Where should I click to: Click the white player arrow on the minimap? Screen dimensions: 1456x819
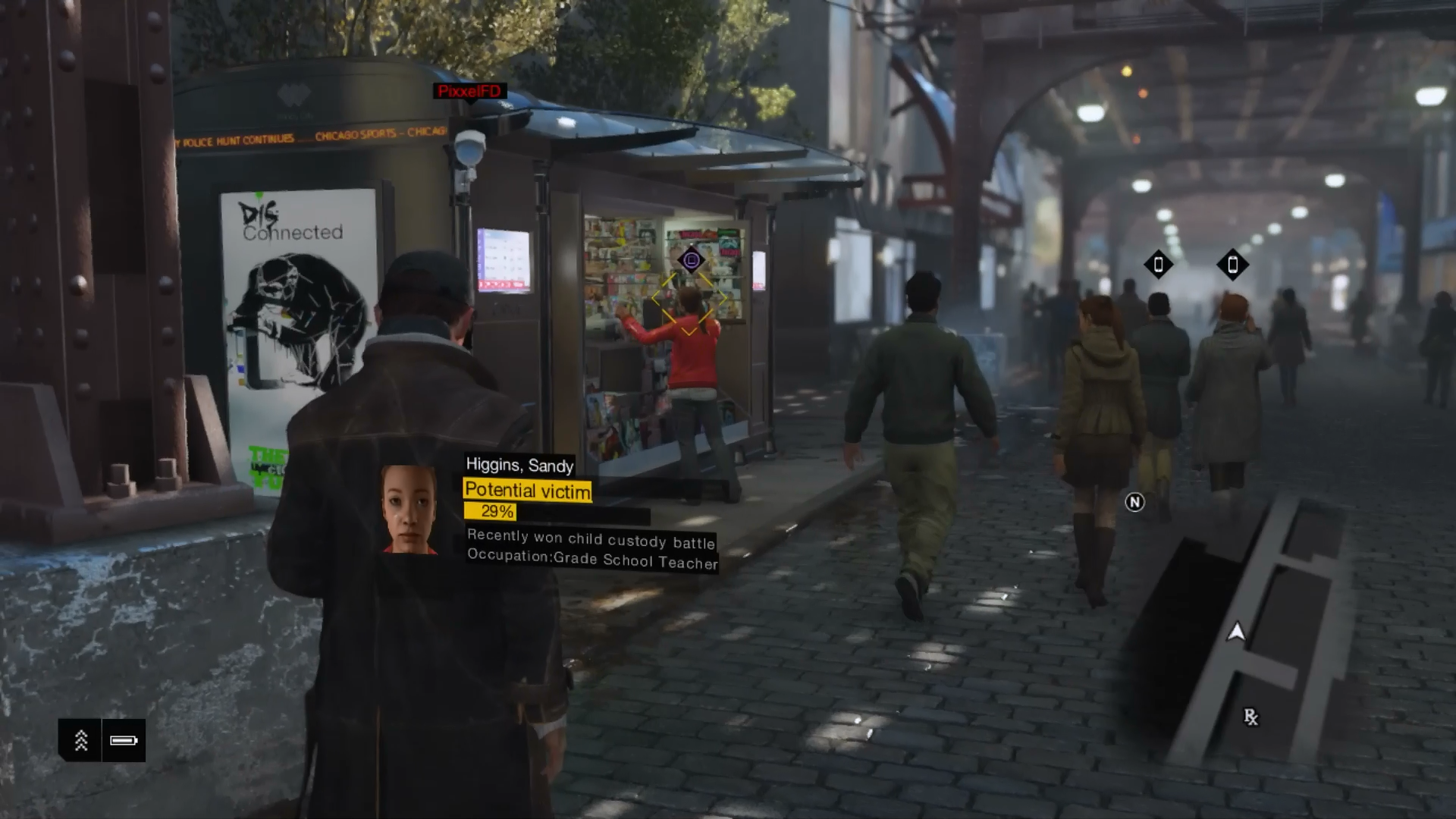pos(1236,632)
